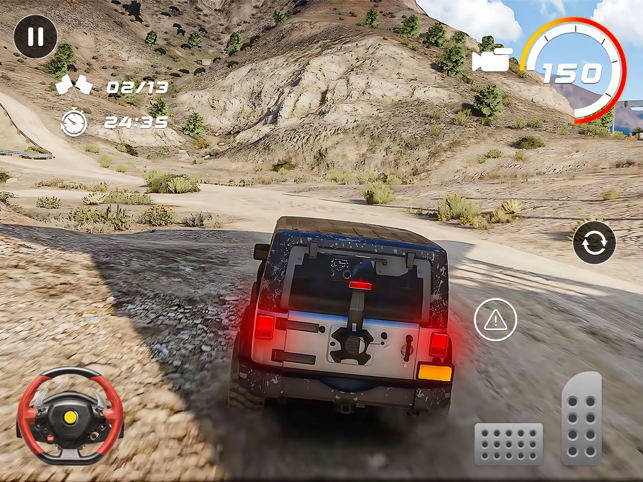Tap the steering wheel control
Image resolution: width=643 pixels, height=482 pixels.
(x=70, y=415)
